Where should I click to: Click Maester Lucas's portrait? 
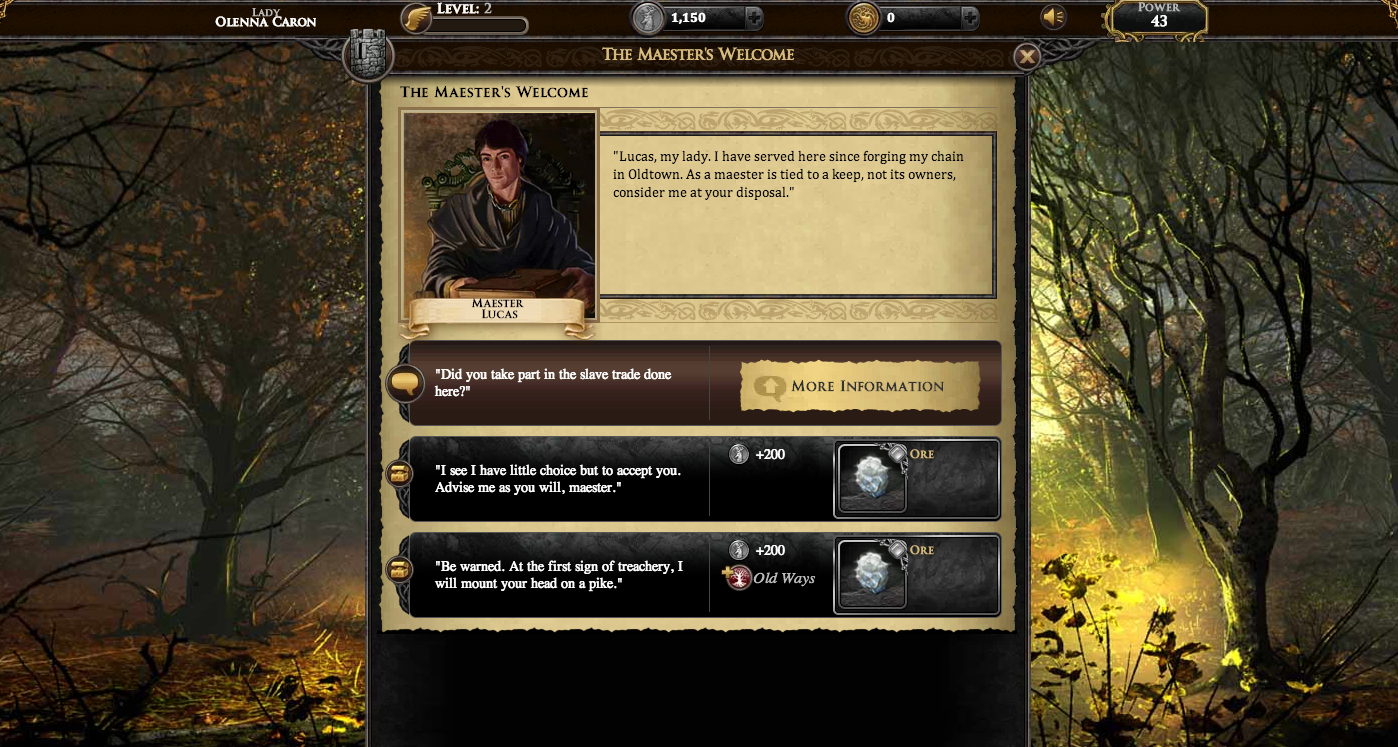pyautogui.click(x=498, y=207)
